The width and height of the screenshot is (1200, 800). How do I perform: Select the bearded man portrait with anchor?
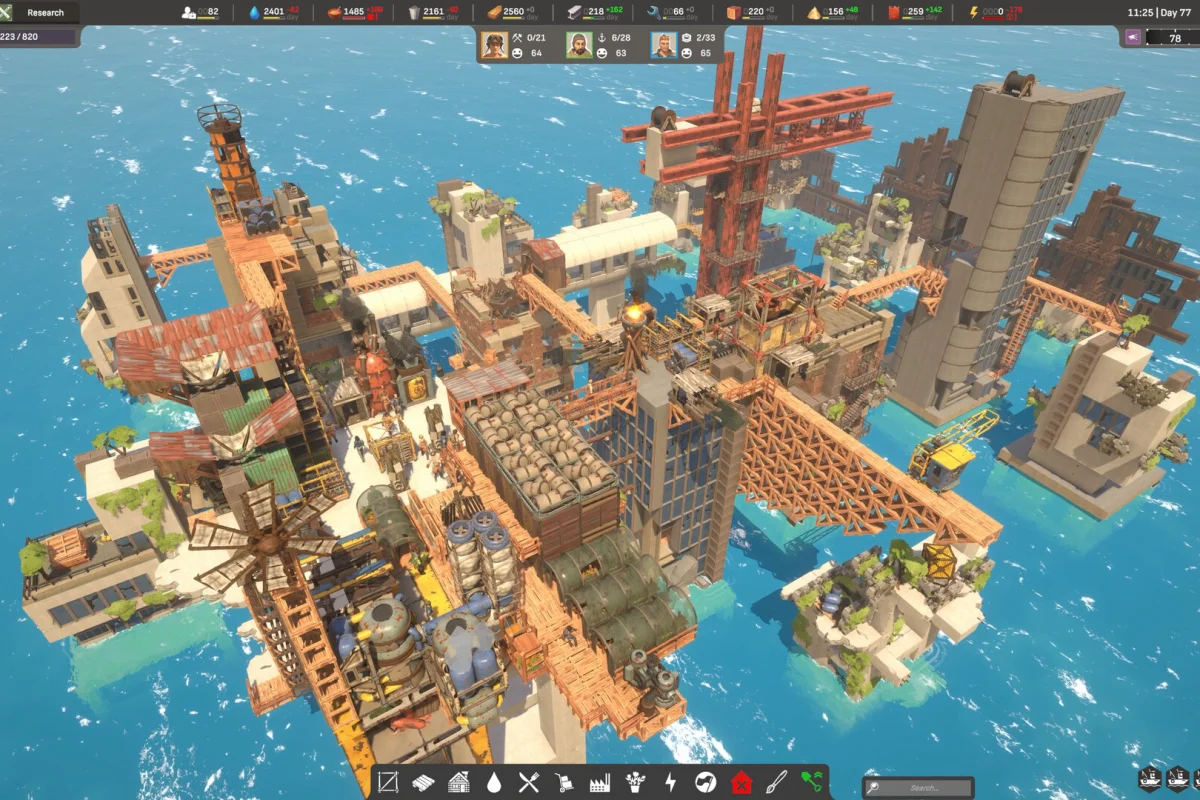(580, 45)
